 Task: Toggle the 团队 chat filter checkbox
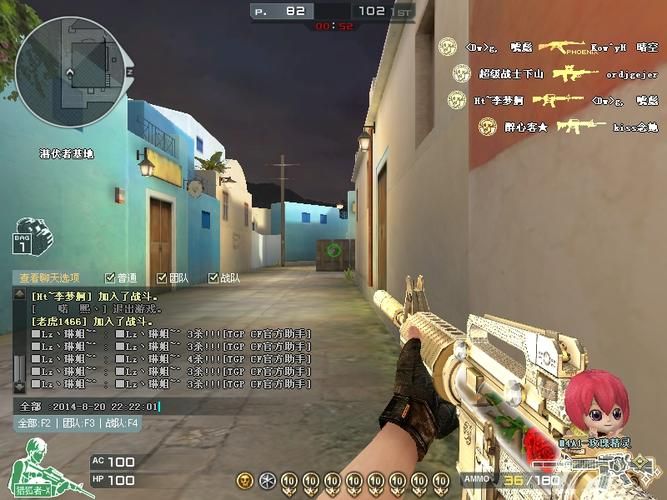coord(161,278)
